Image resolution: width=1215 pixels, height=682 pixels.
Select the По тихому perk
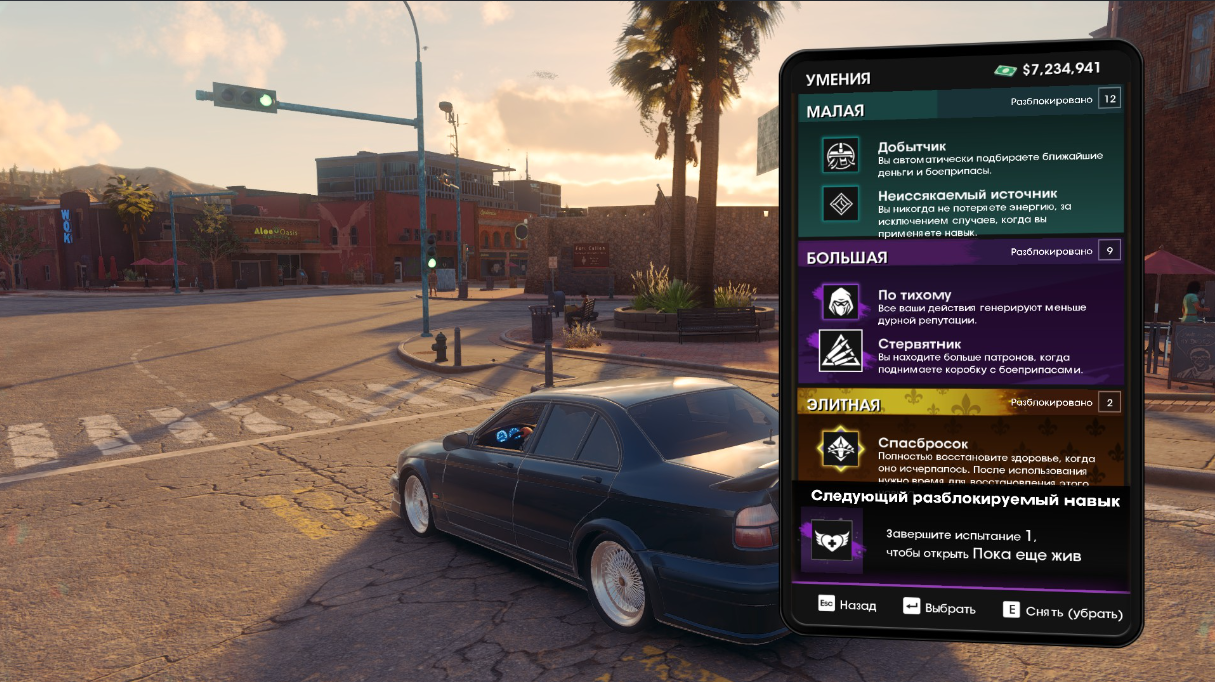coord(960,303)
